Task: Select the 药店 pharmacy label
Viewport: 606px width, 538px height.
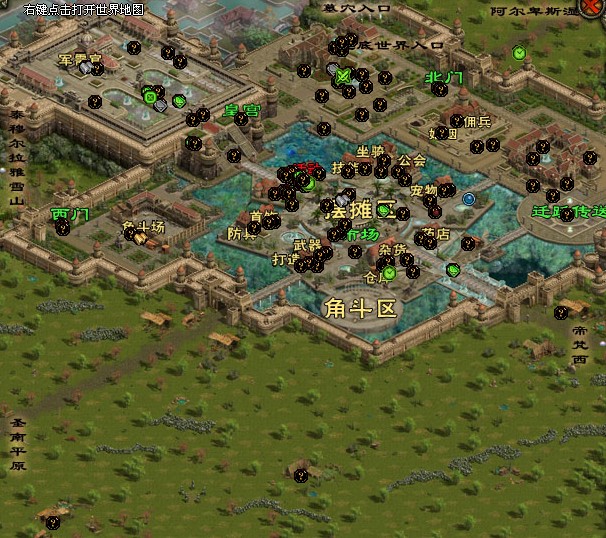Action: click(436, 235)
